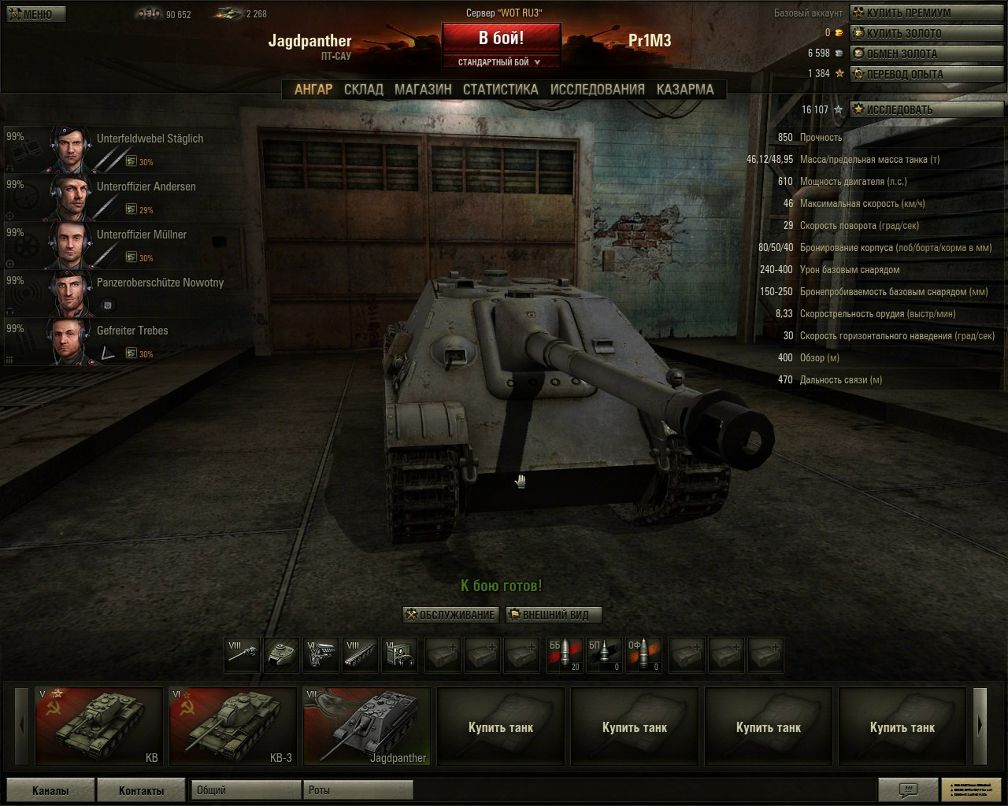Open the КАЗАРМА tab

[x=685, y=89]
